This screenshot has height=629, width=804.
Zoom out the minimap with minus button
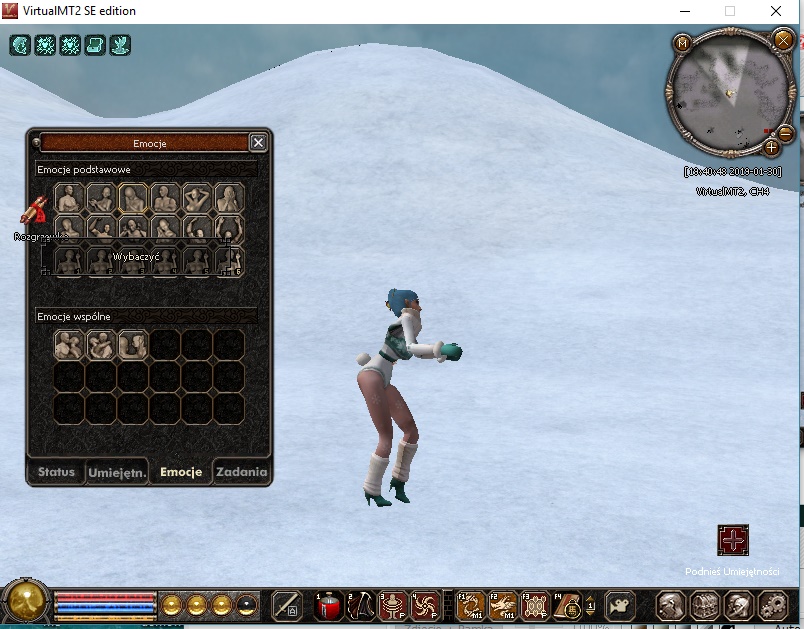pos(786,132)
